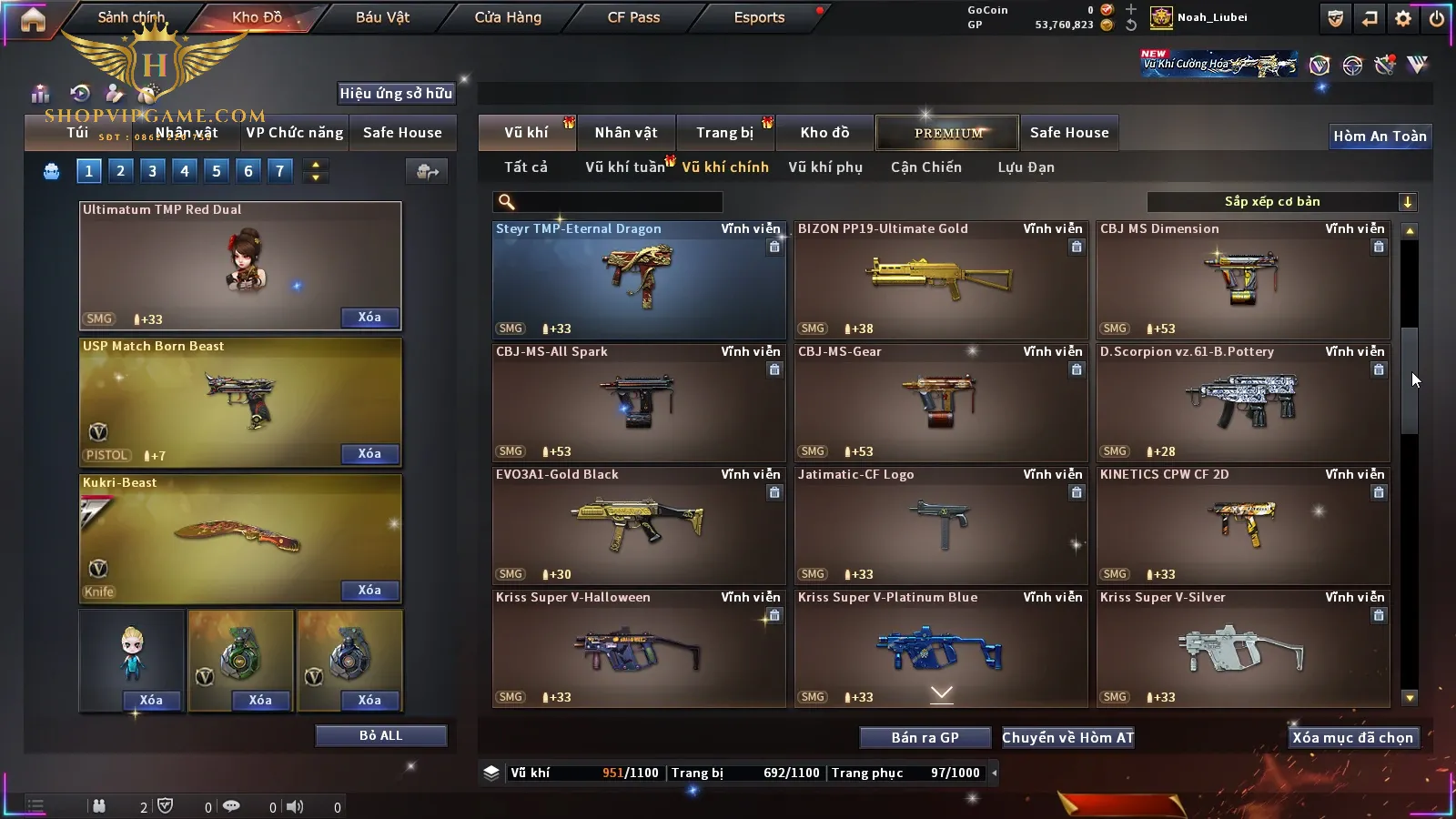Open the Cửa Hàng shop menu
Viewport: 1456px width, 819px height.
(508, 17)
